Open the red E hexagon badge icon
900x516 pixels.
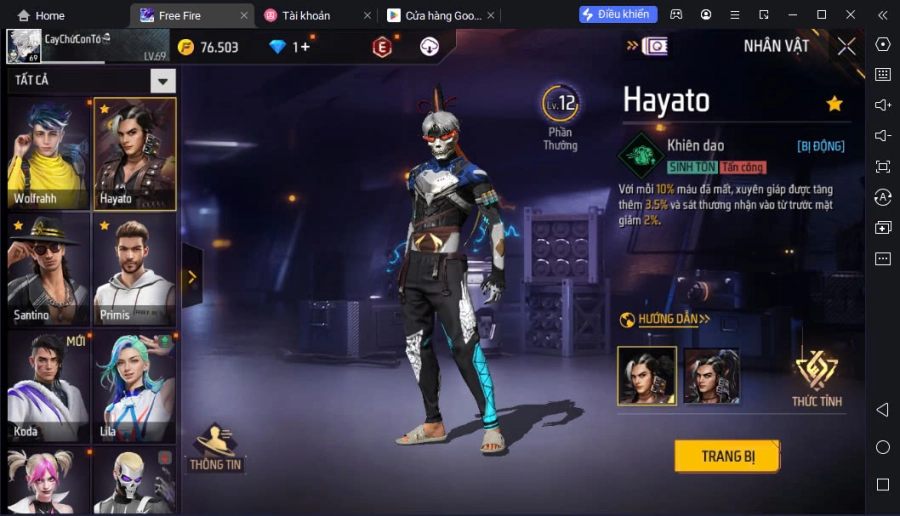click(382, 47)
